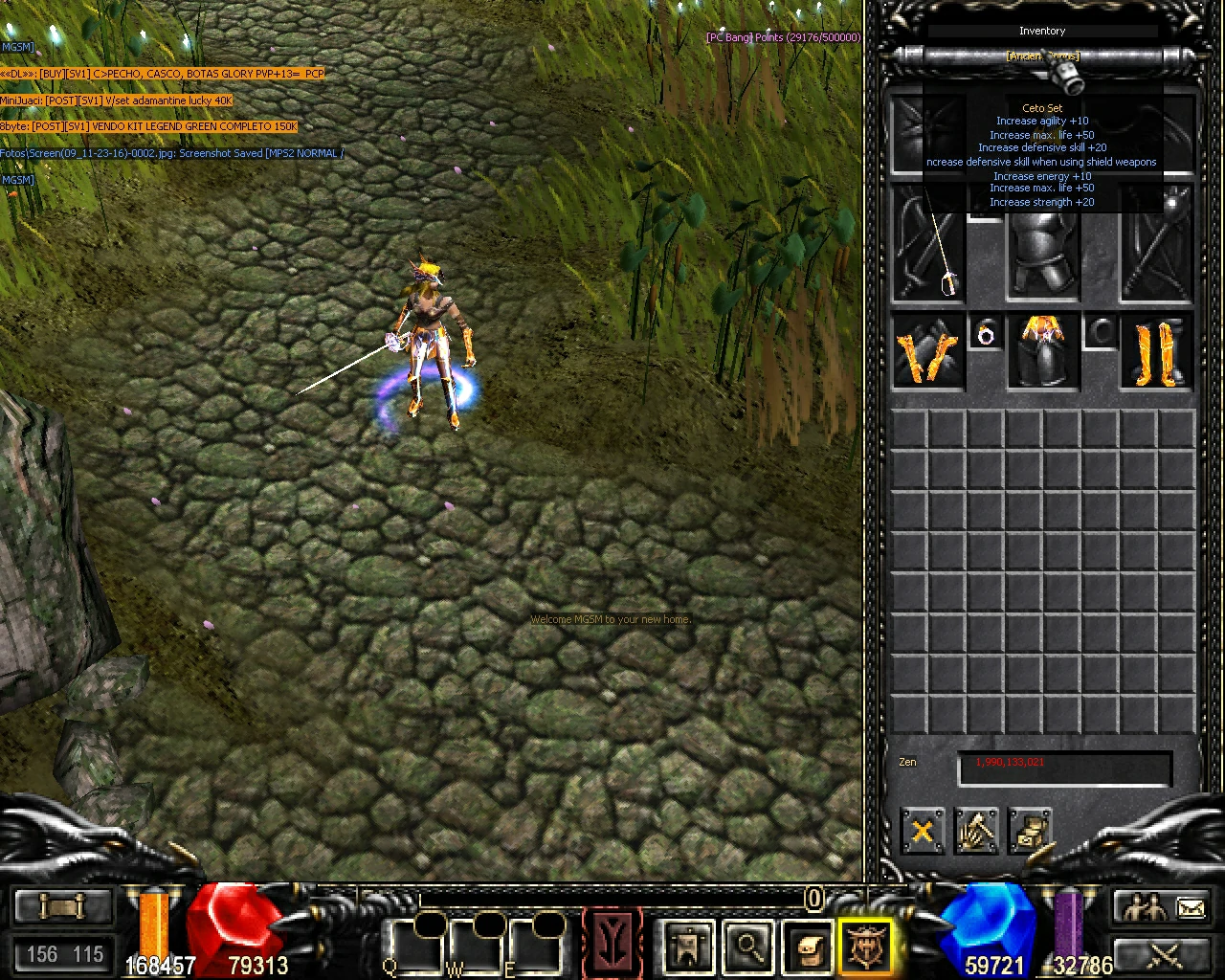The image size is (1225, 980).
Task: Open the equipped weapon slot item
Action: pos(928,258)
